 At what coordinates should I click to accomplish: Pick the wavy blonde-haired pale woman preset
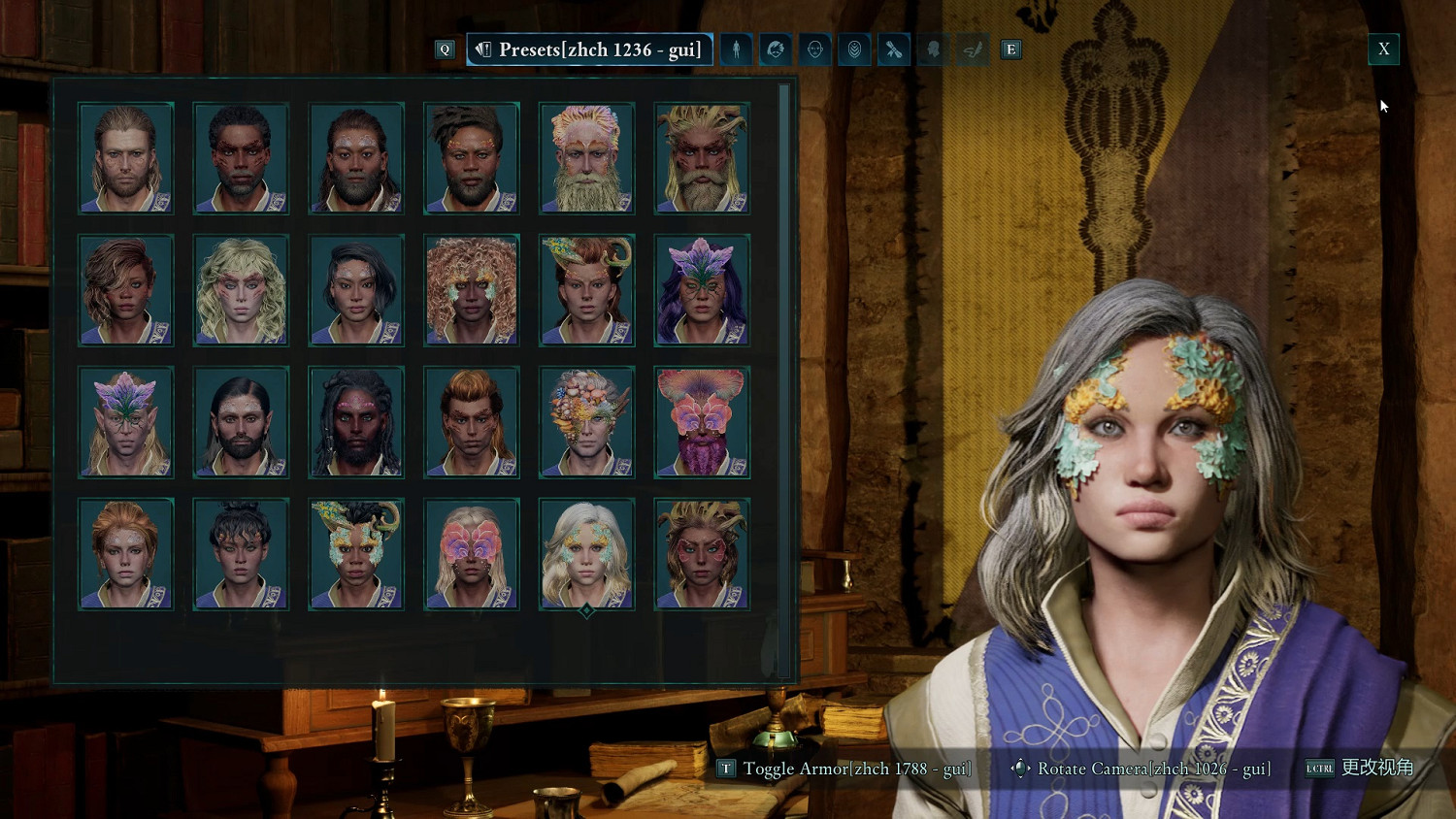point(241,290)
